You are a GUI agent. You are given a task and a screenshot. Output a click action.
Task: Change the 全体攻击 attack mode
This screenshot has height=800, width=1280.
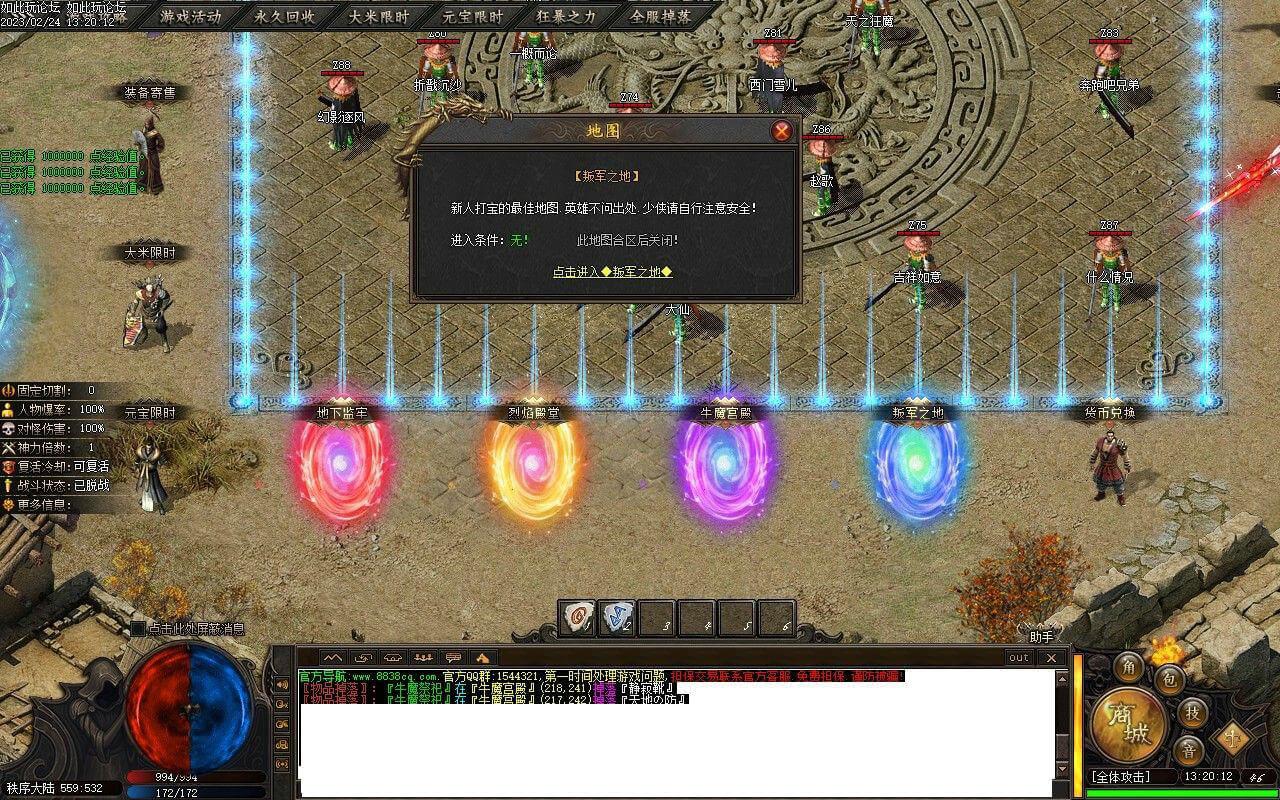(1120, 776)
